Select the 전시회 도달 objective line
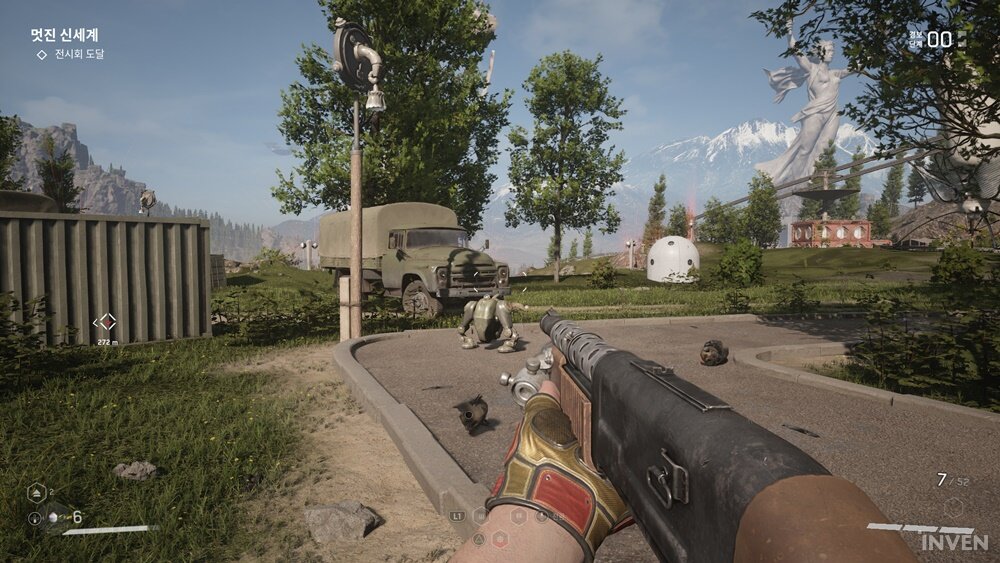Image resolution: width=1000 pixels, height=563 pixels. [78, 54]
